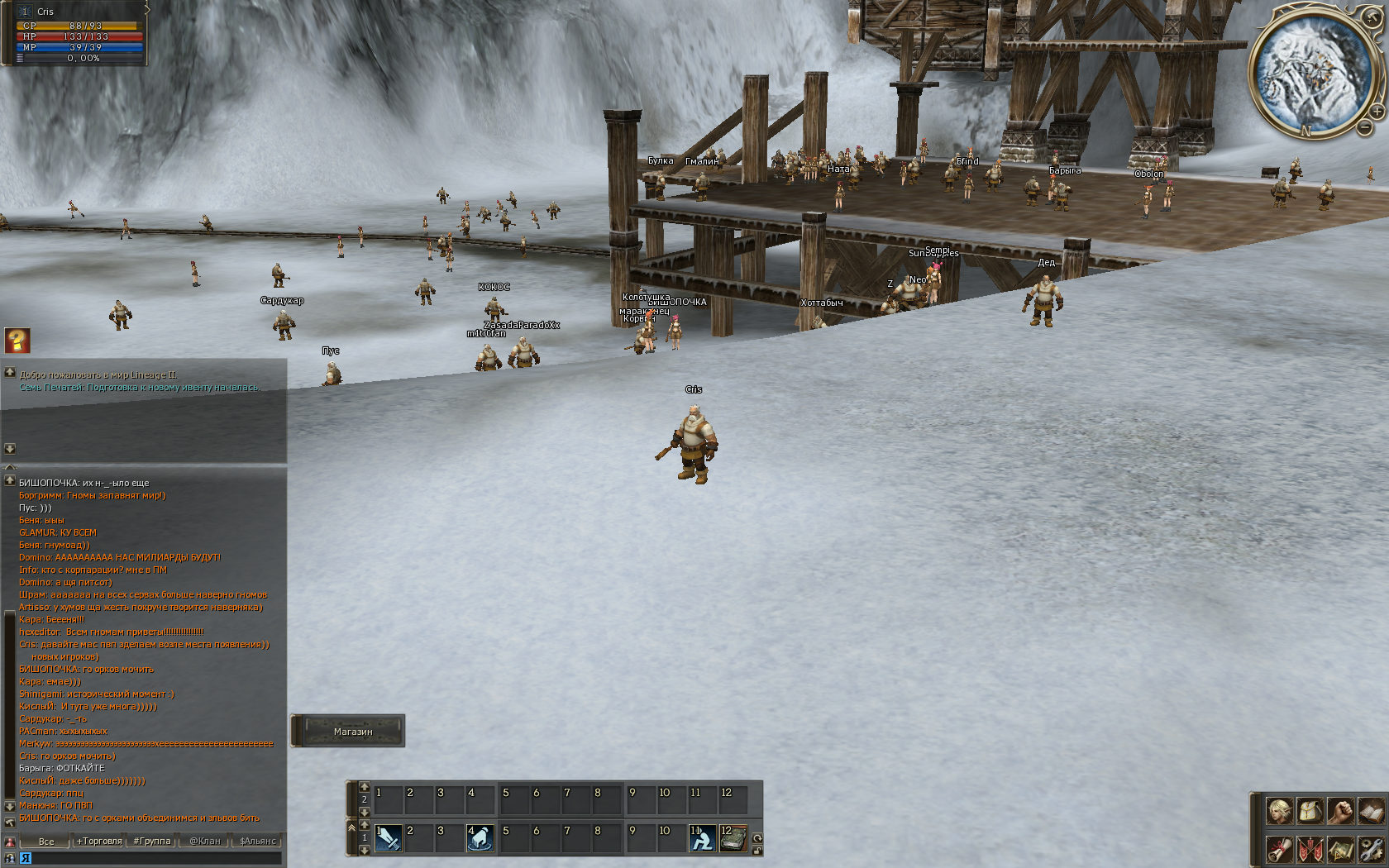
Task: Open the inventory bag icon
Action: click(1310, 811)
